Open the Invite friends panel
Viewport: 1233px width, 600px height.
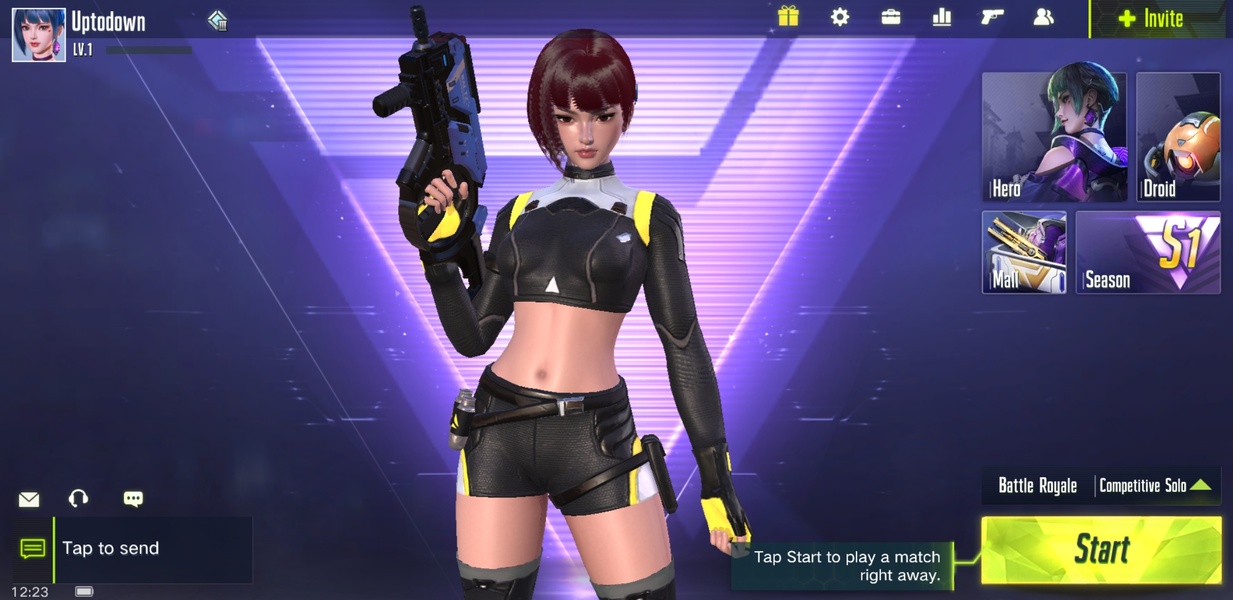1151,19
